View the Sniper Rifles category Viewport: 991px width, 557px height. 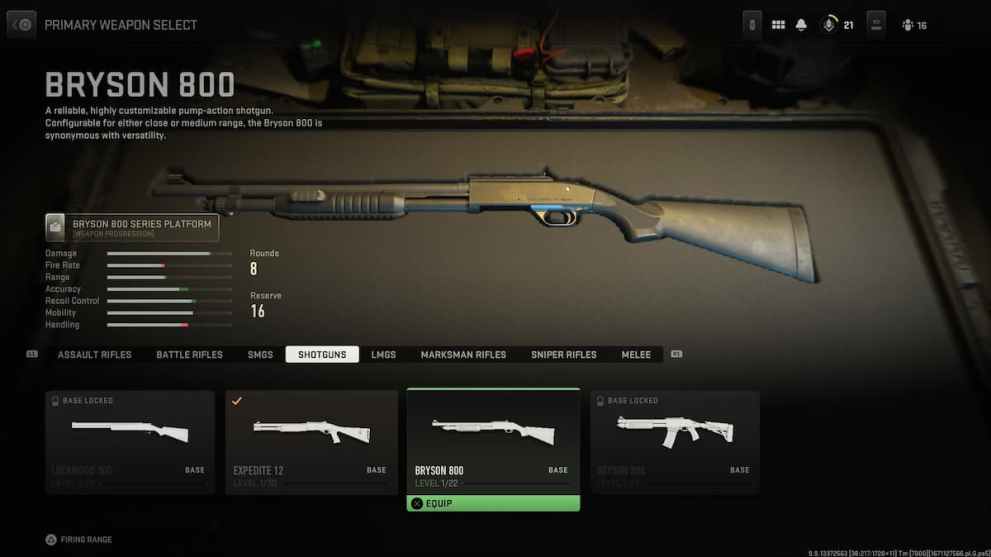coord(563,355)
